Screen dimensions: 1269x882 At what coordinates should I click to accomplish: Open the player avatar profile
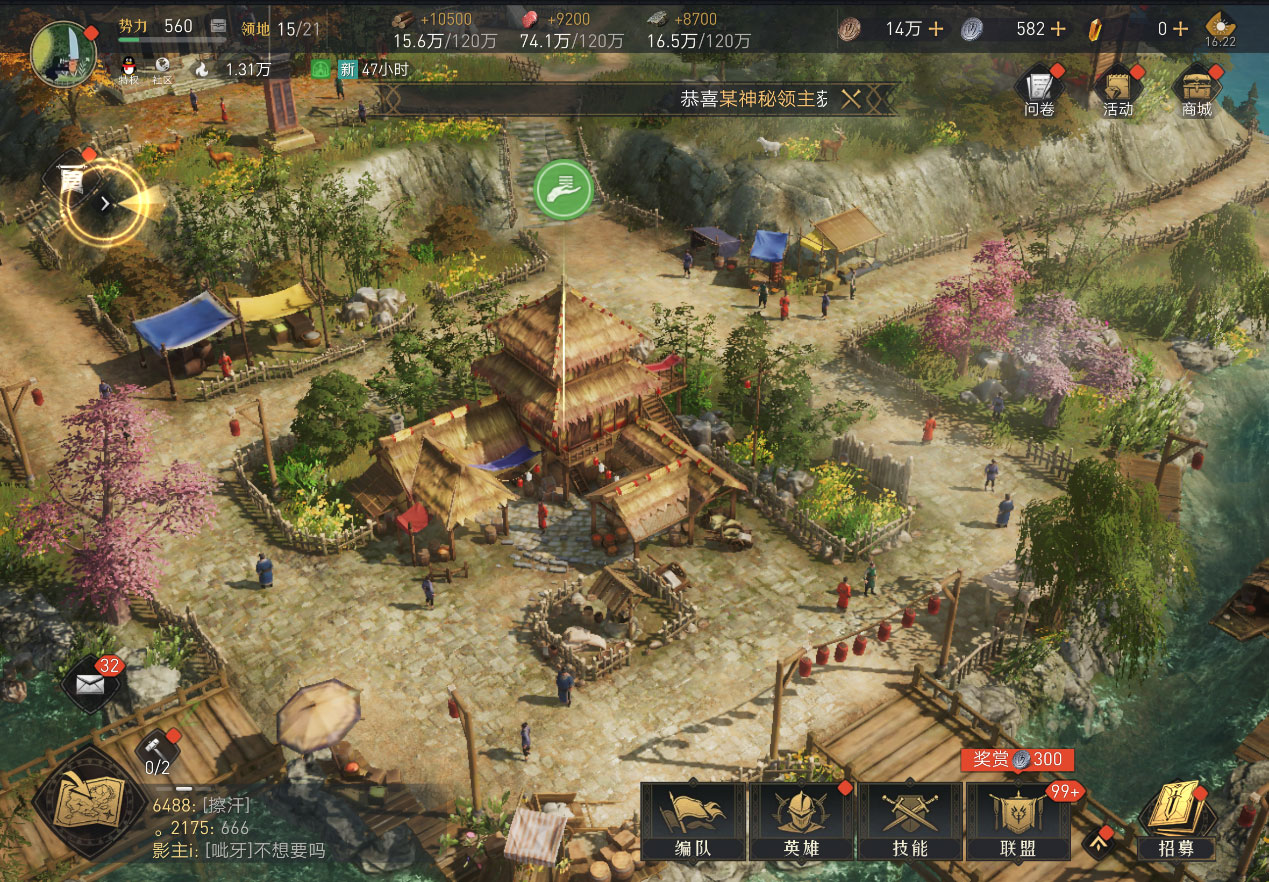pyautogui.click(x=64, y=53)
